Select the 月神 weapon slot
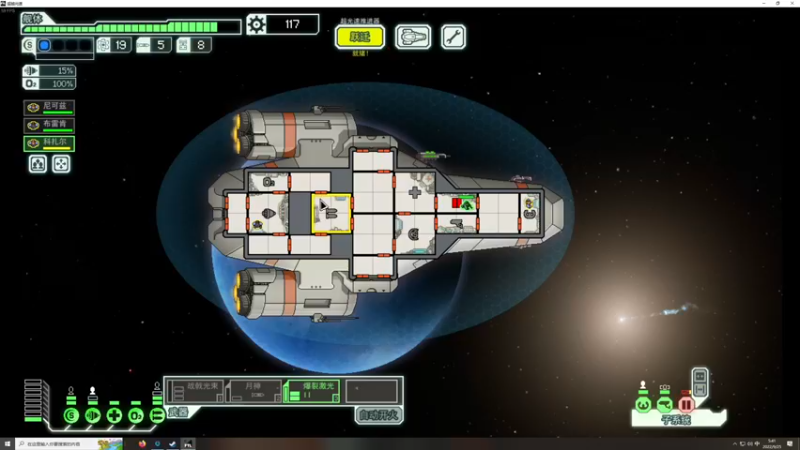This screenshot has width=800, height=450. (x=253, y=390)
